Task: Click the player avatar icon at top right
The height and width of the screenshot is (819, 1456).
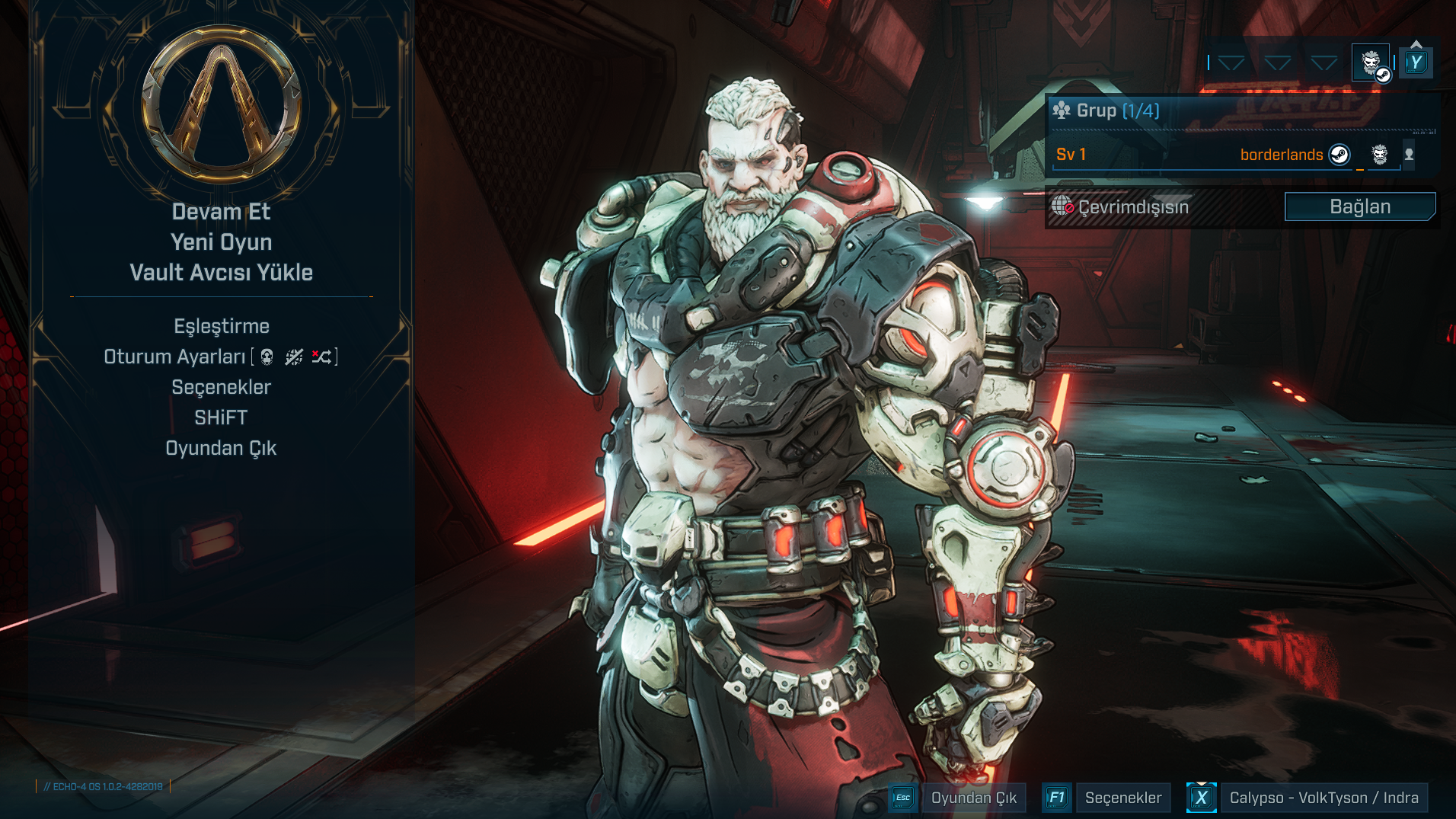Action: point(1371,62)
